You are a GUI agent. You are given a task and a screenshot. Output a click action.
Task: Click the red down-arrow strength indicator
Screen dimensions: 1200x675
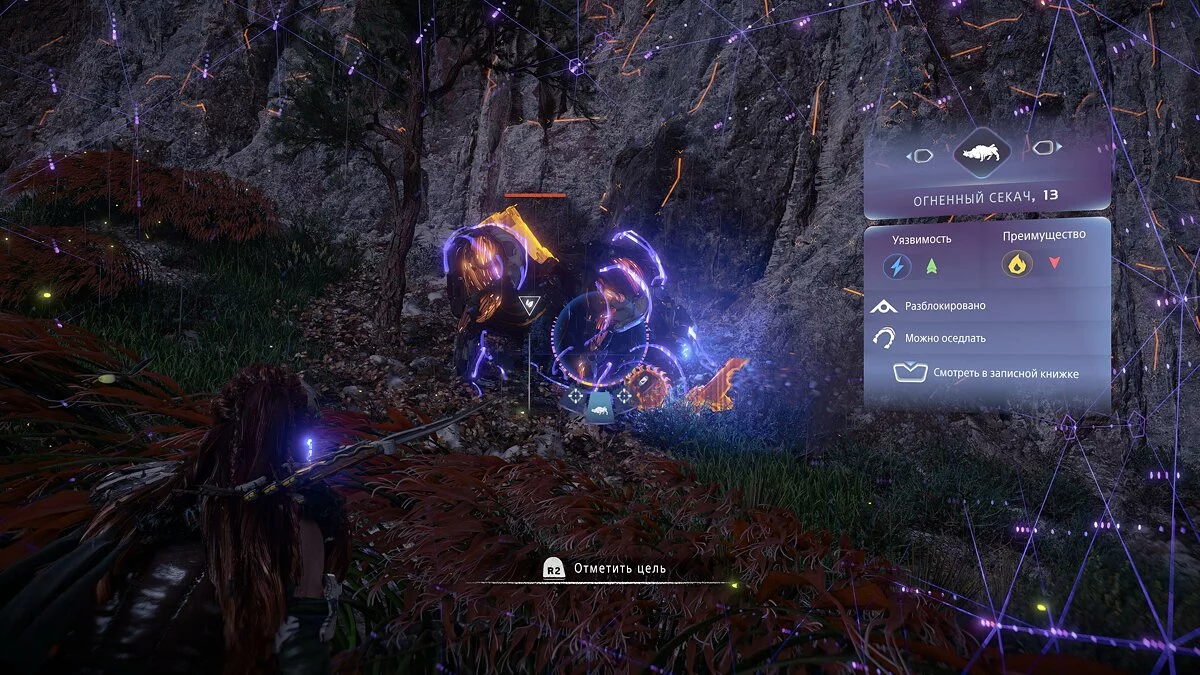(x=1054, y=264)
